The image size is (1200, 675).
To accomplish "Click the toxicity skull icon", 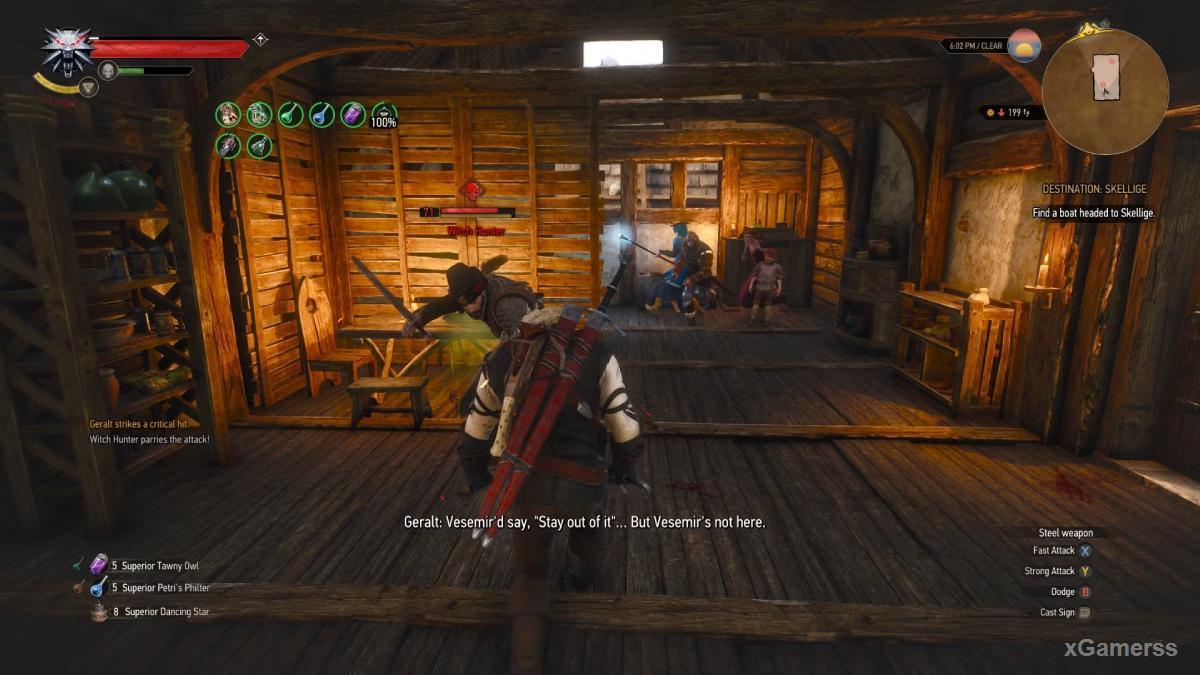I will coord(108,70).
